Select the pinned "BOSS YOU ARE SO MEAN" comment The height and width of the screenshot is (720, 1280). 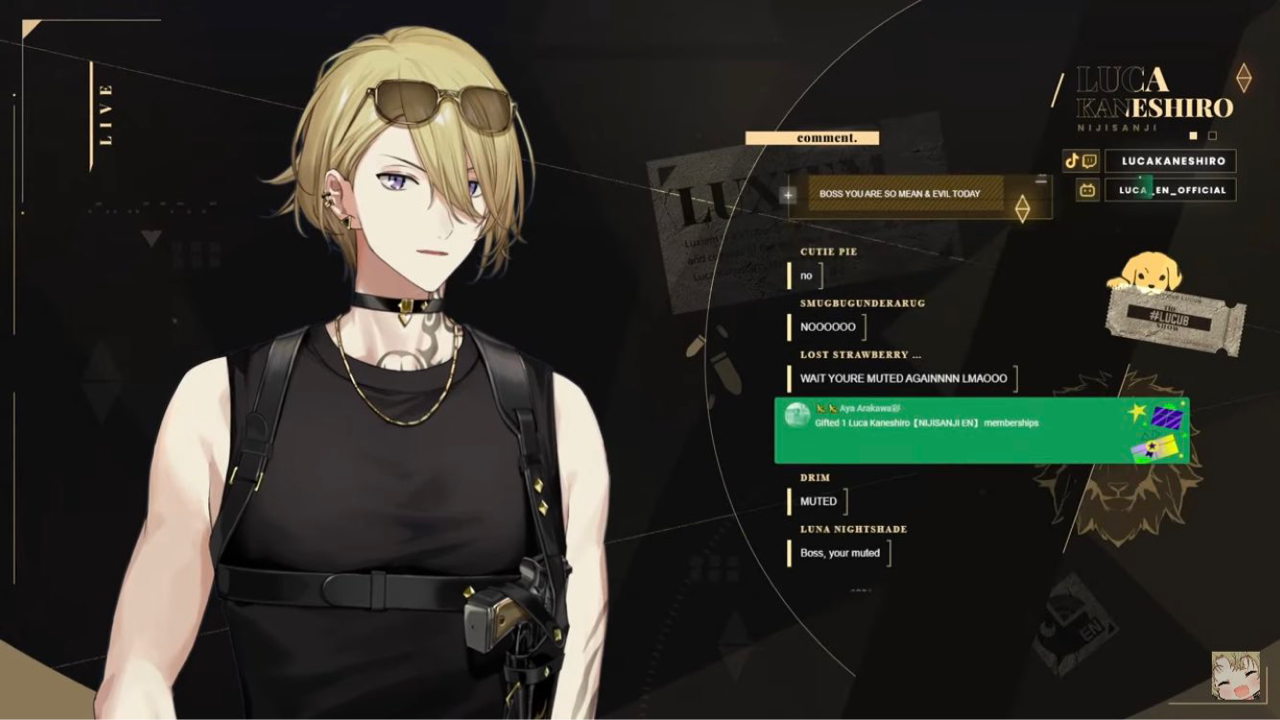900,194
